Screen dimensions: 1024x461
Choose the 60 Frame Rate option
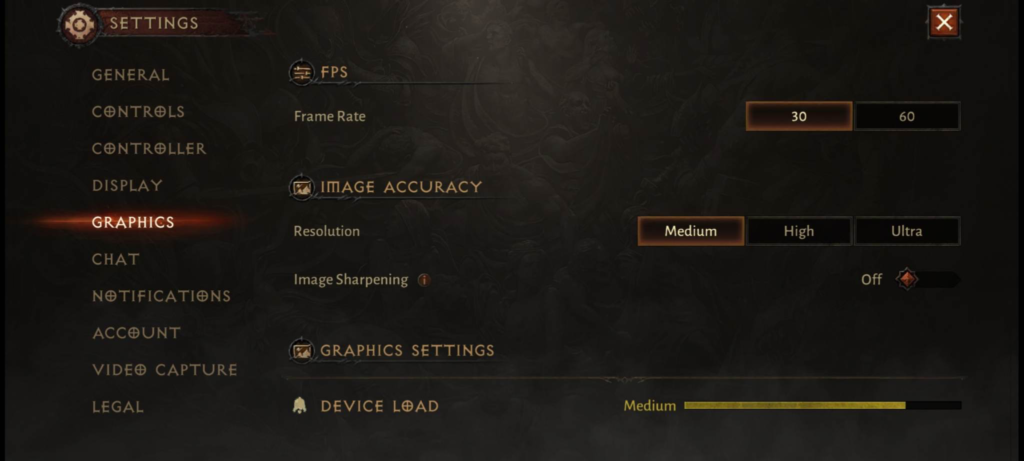(907, 116)
